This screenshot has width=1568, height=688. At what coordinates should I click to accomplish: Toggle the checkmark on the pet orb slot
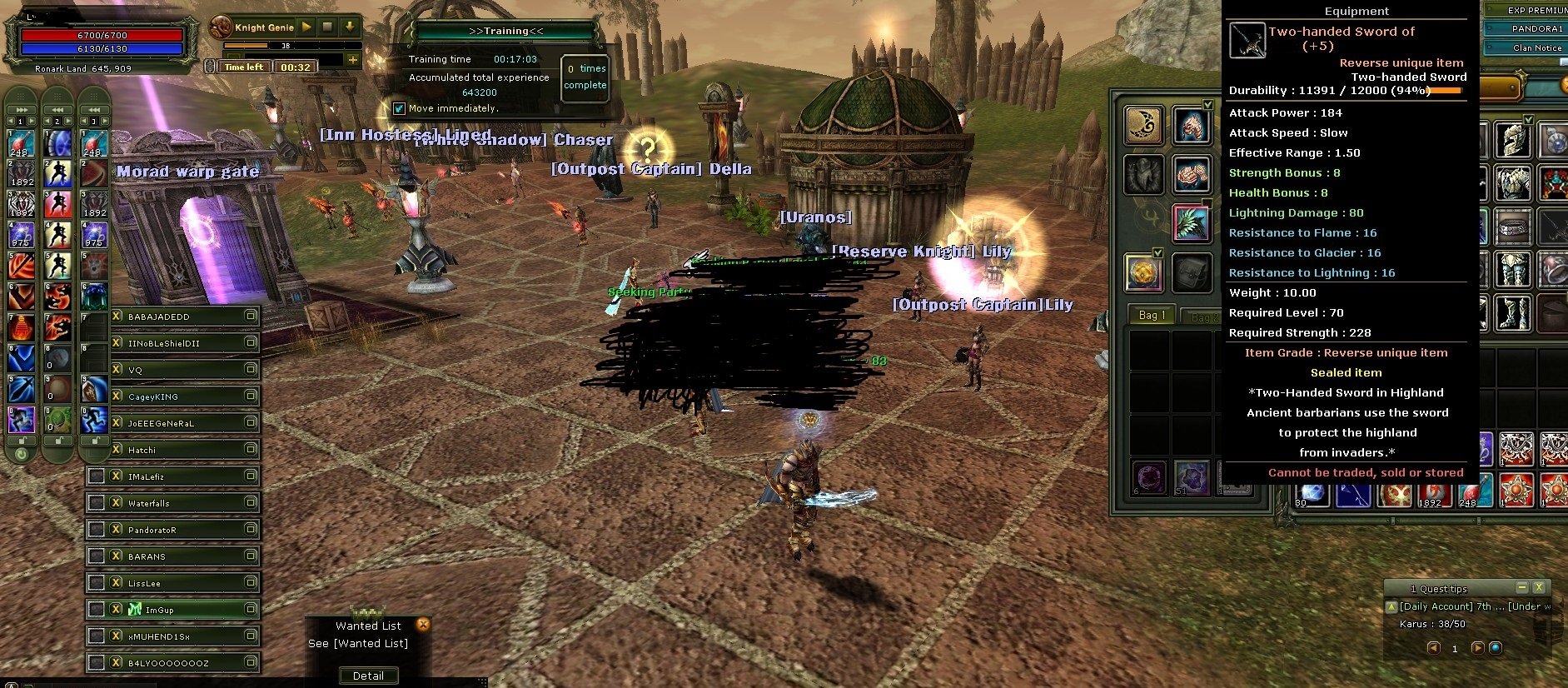[1157, 252]
